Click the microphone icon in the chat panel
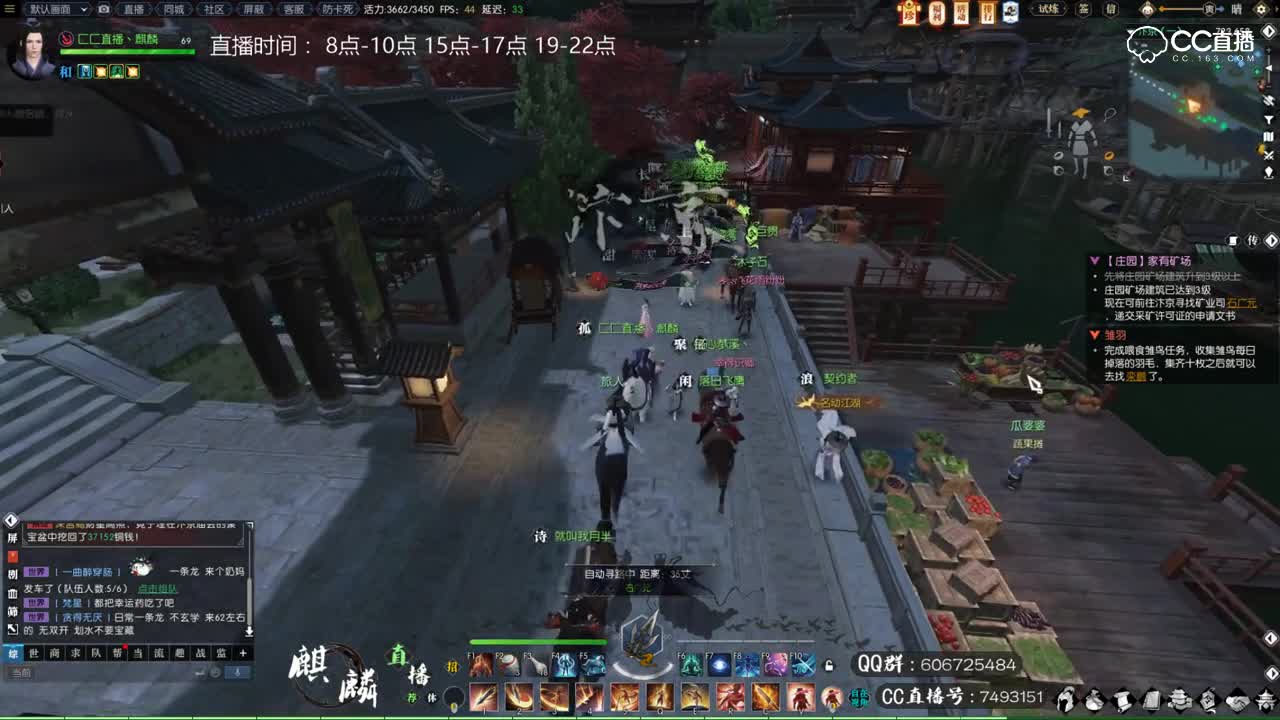 236,672
